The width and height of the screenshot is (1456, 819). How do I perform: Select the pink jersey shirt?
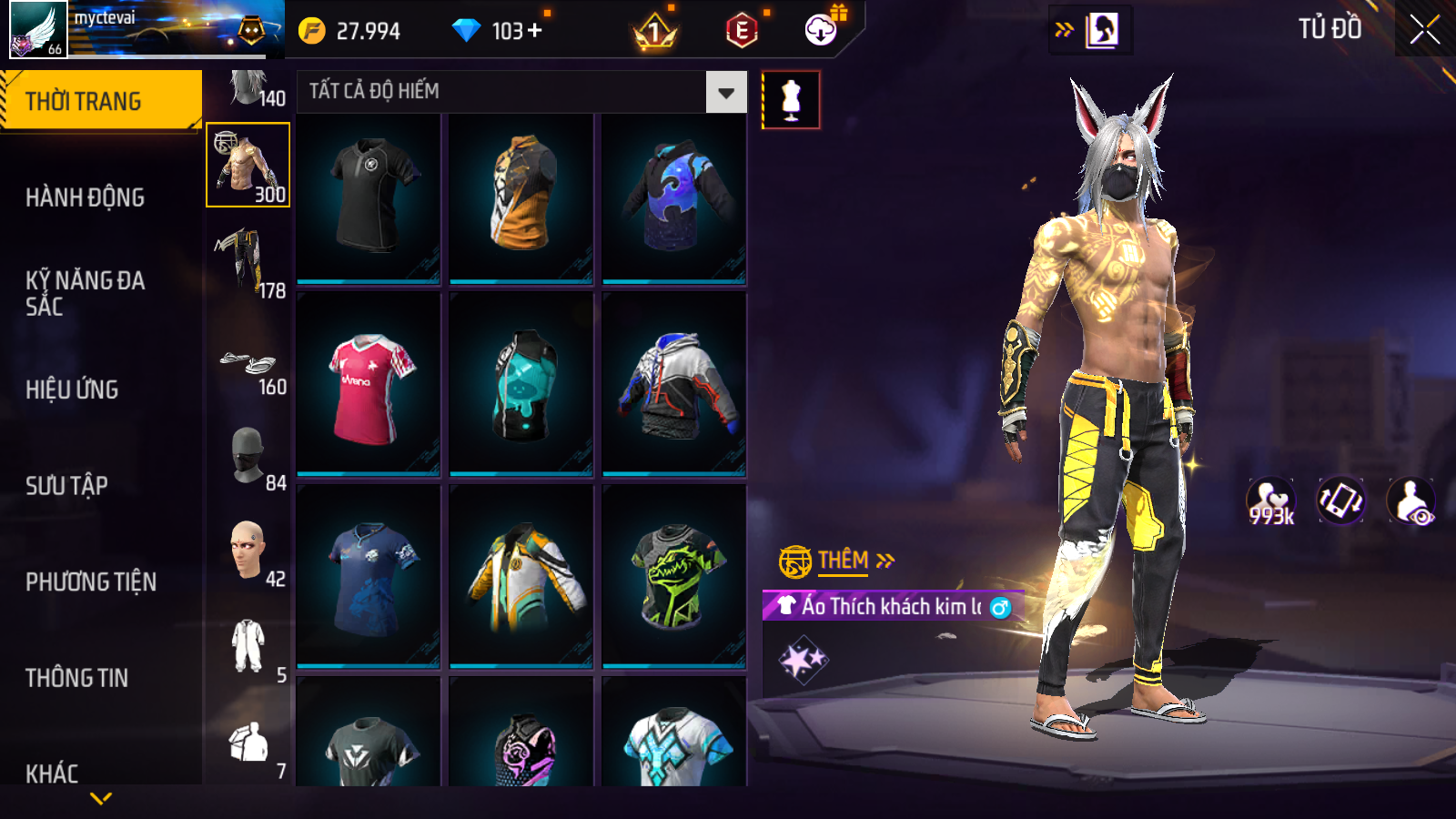tap(369, 387)
